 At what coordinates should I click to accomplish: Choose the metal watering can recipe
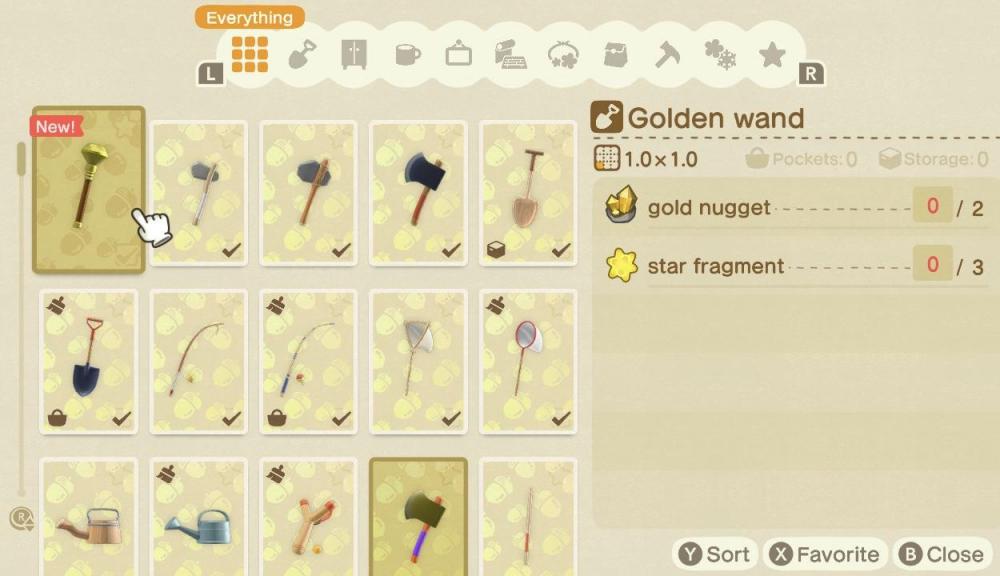(199, 520)
